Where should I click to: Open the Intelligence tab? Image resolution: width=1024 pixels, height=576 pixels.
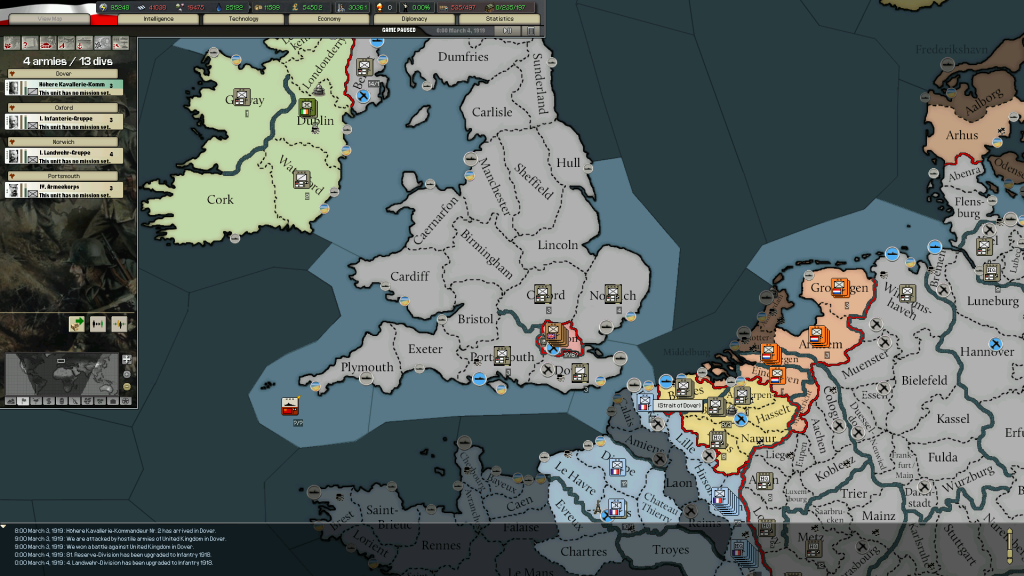tap(158, 19)
